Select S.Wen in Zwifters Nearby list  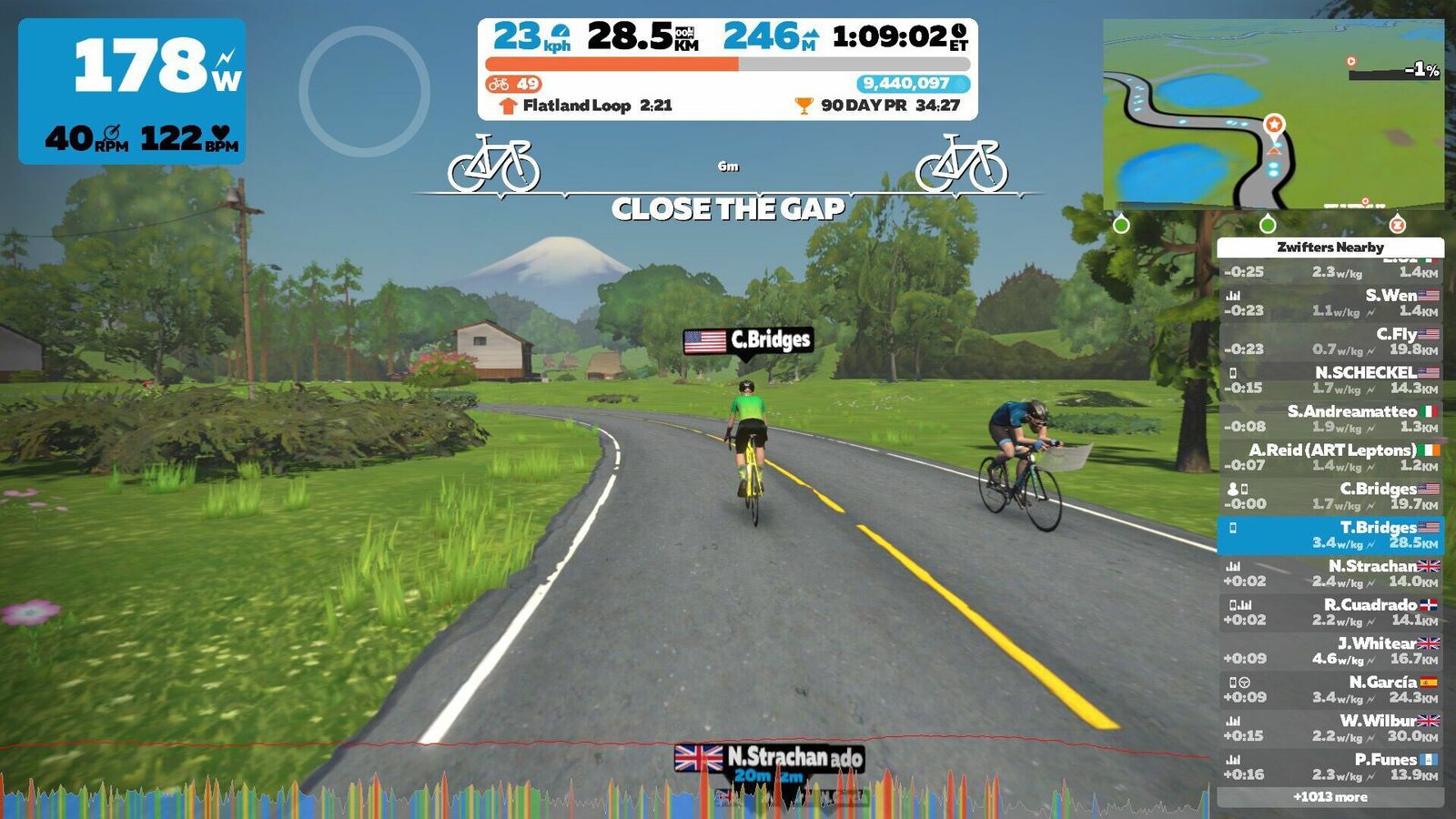pyautogui.click(x=1330, y=303)
